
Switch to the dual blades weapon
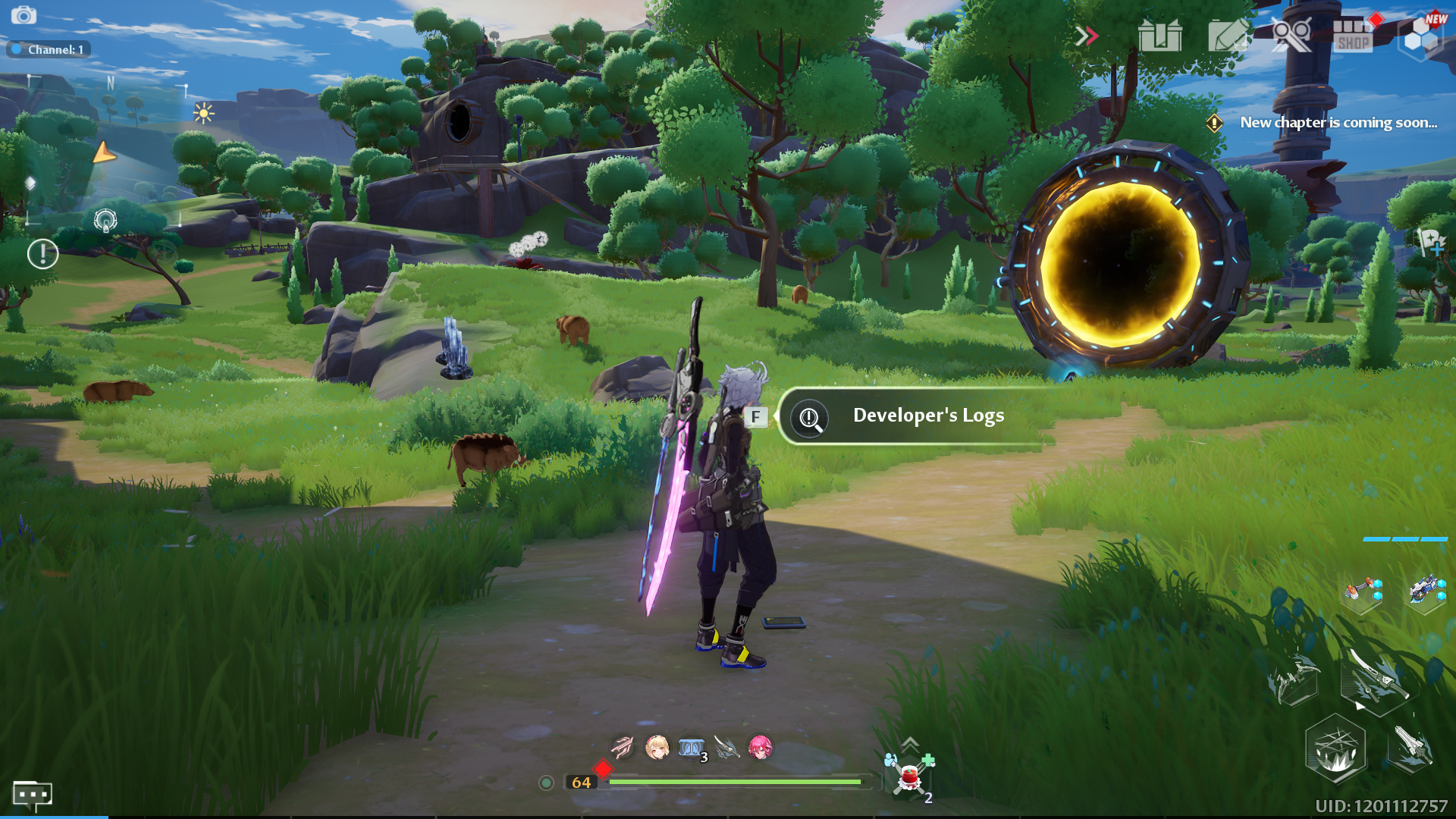[x=1374, y=679]
